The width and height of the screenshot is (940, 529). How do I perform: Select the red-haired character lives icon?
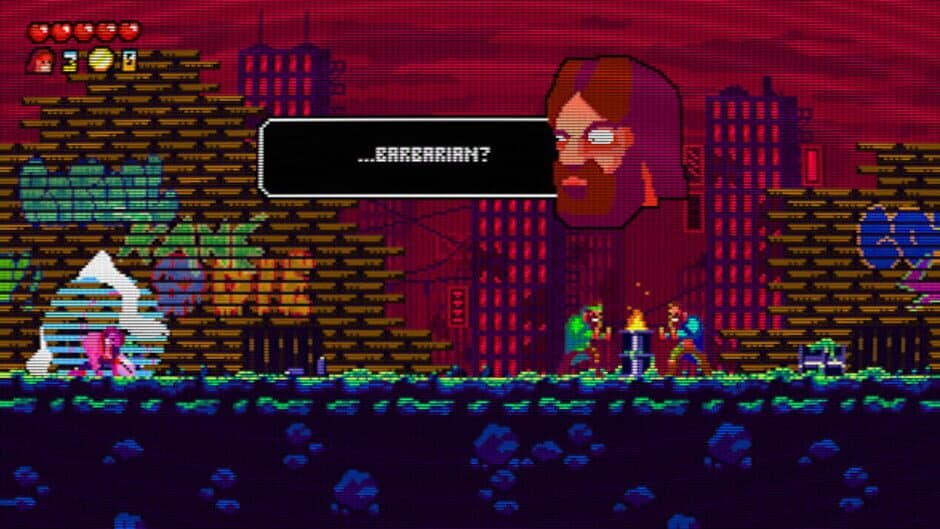[x=41, y=61]
